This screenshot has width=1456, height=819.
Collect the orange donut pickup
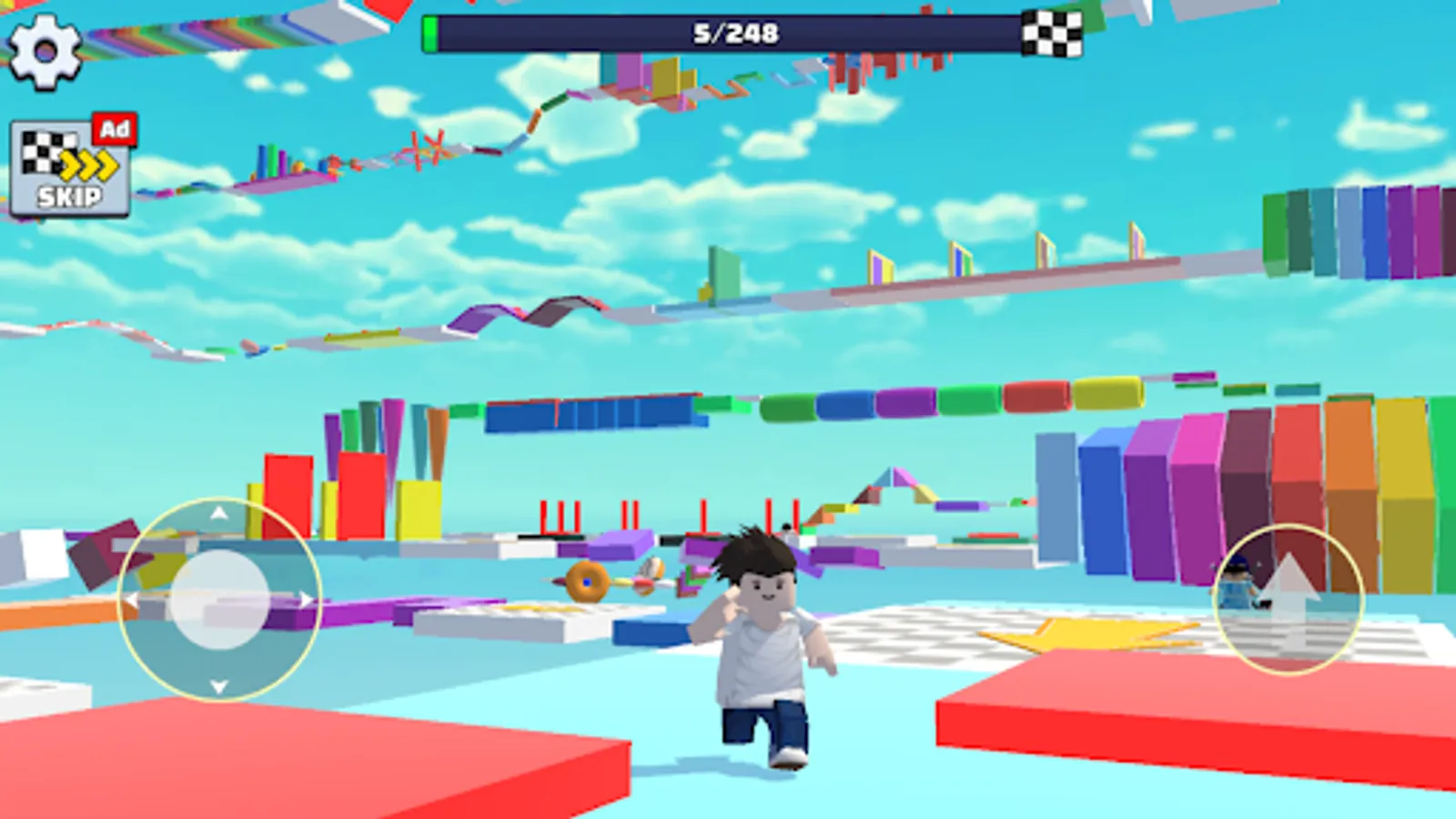585,582
